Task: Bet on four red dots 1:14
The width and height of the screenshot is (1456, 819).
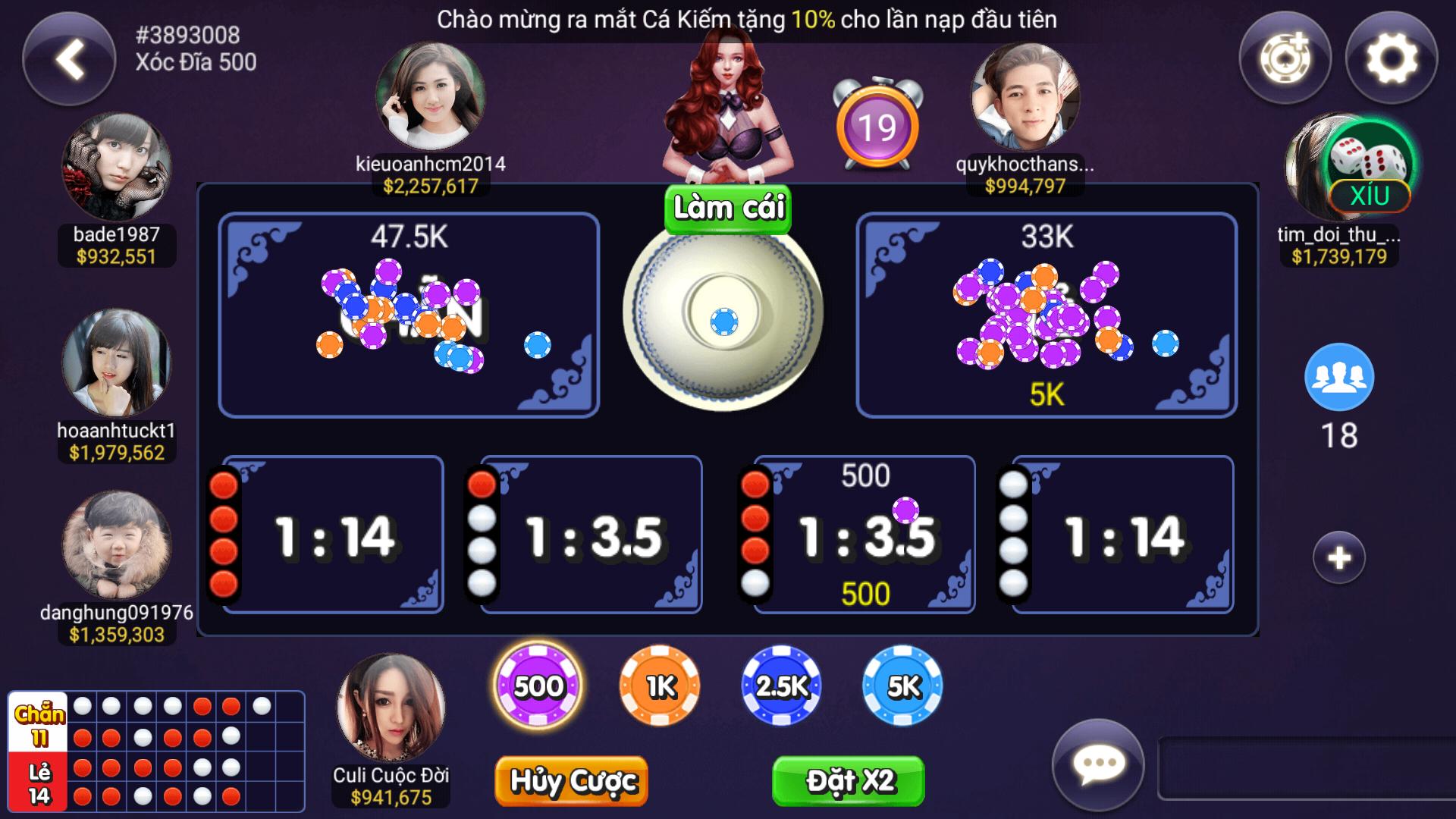Action: 334,535
